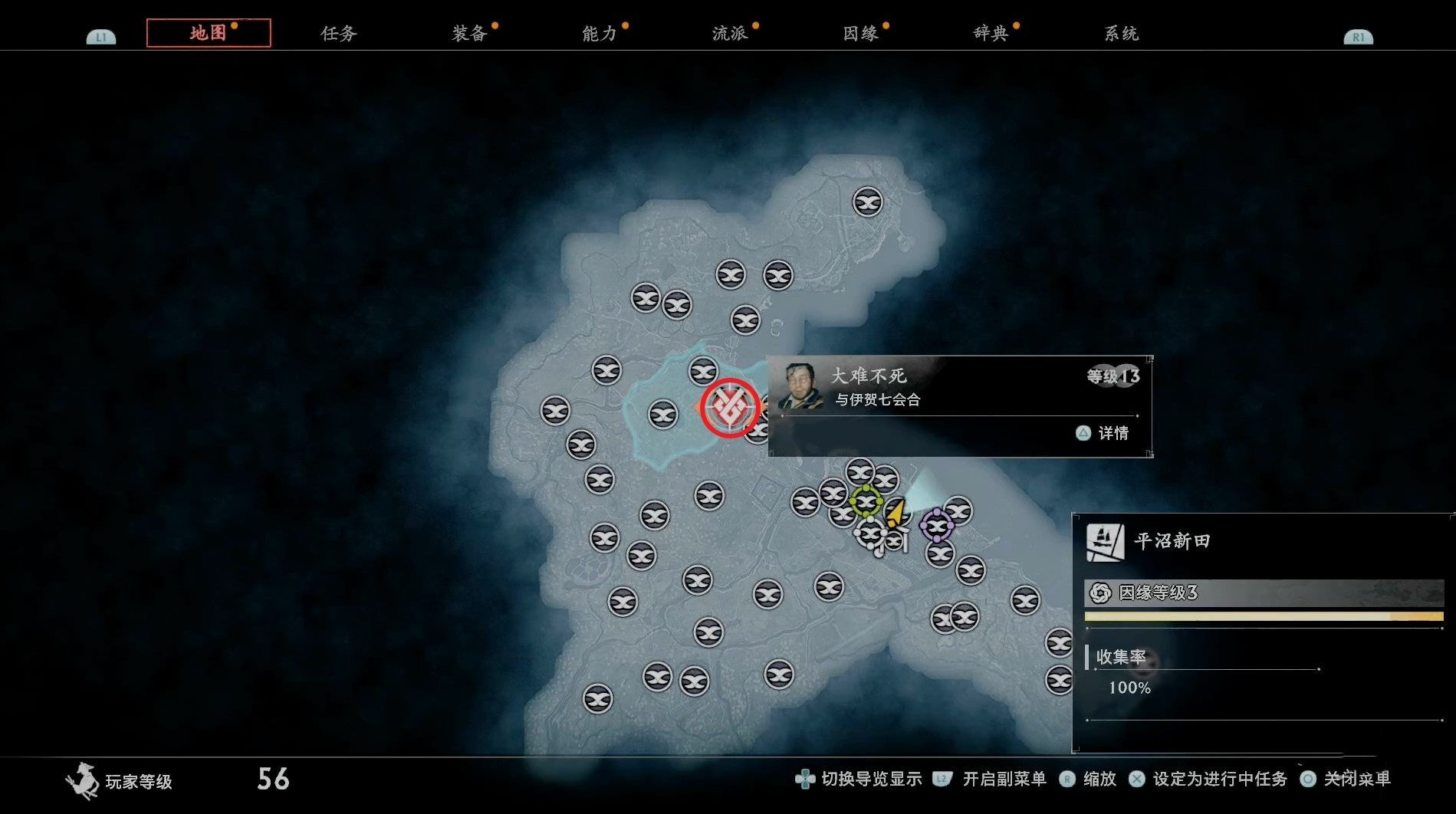Switch to the 地图 map tab

click(208, 33)
